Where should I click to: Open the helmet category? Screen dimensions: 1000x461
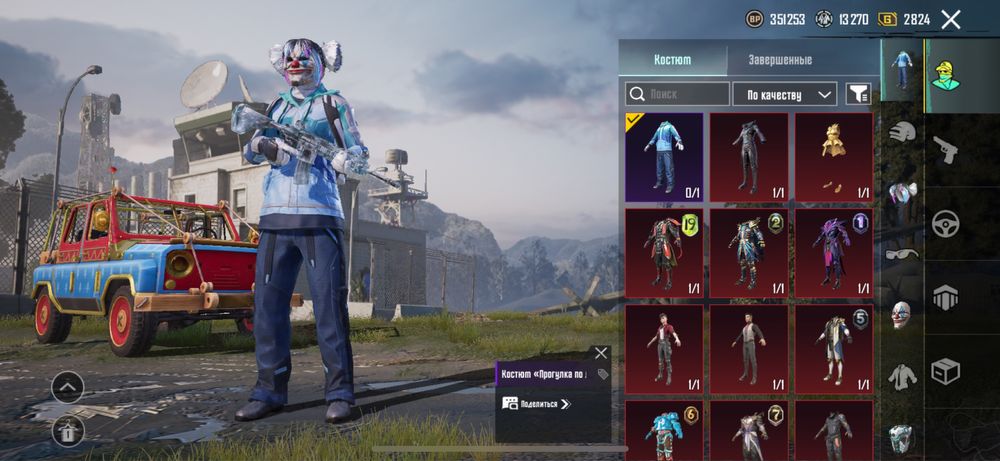[902, 133]
